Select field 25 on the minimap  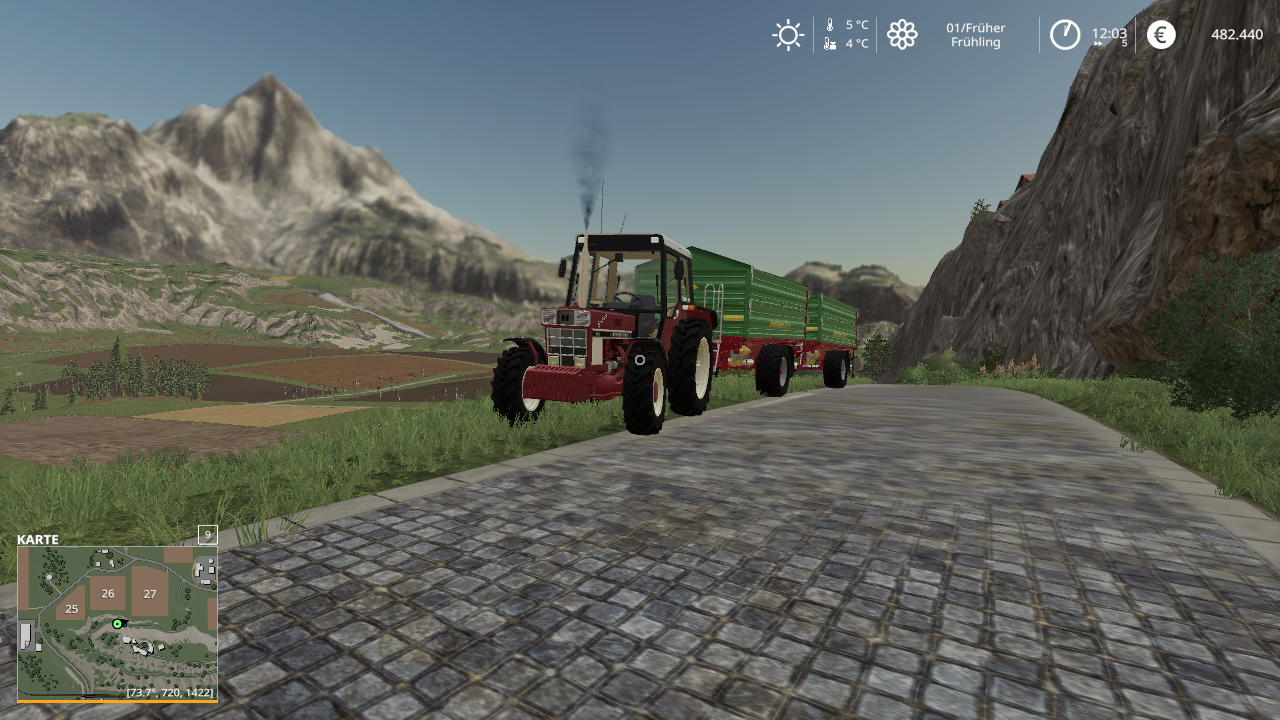71,608
